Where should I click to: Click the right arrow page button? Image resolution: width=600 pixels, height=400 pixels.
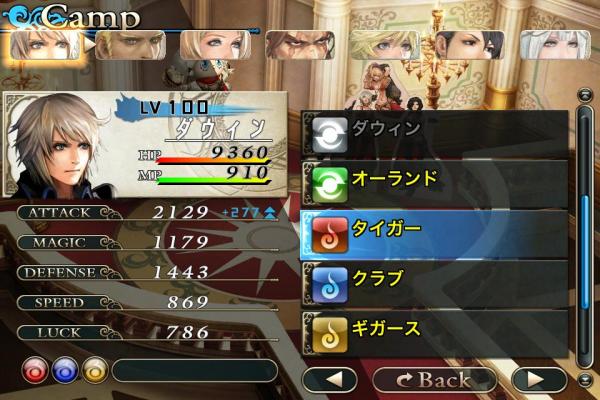(539, 379)
